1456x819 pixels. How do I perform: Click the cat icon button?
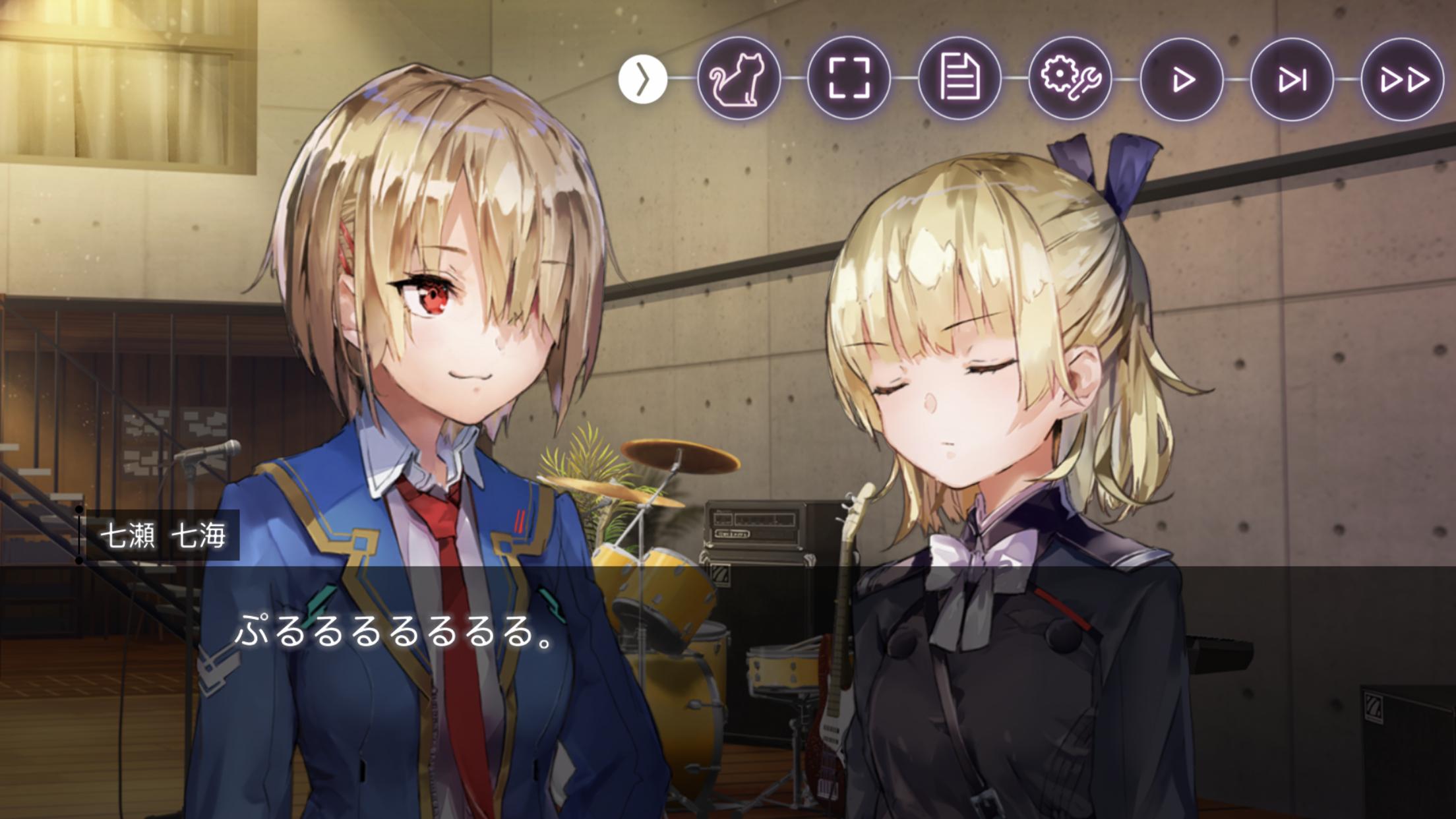pyautogui.click(x=739, y=78)
